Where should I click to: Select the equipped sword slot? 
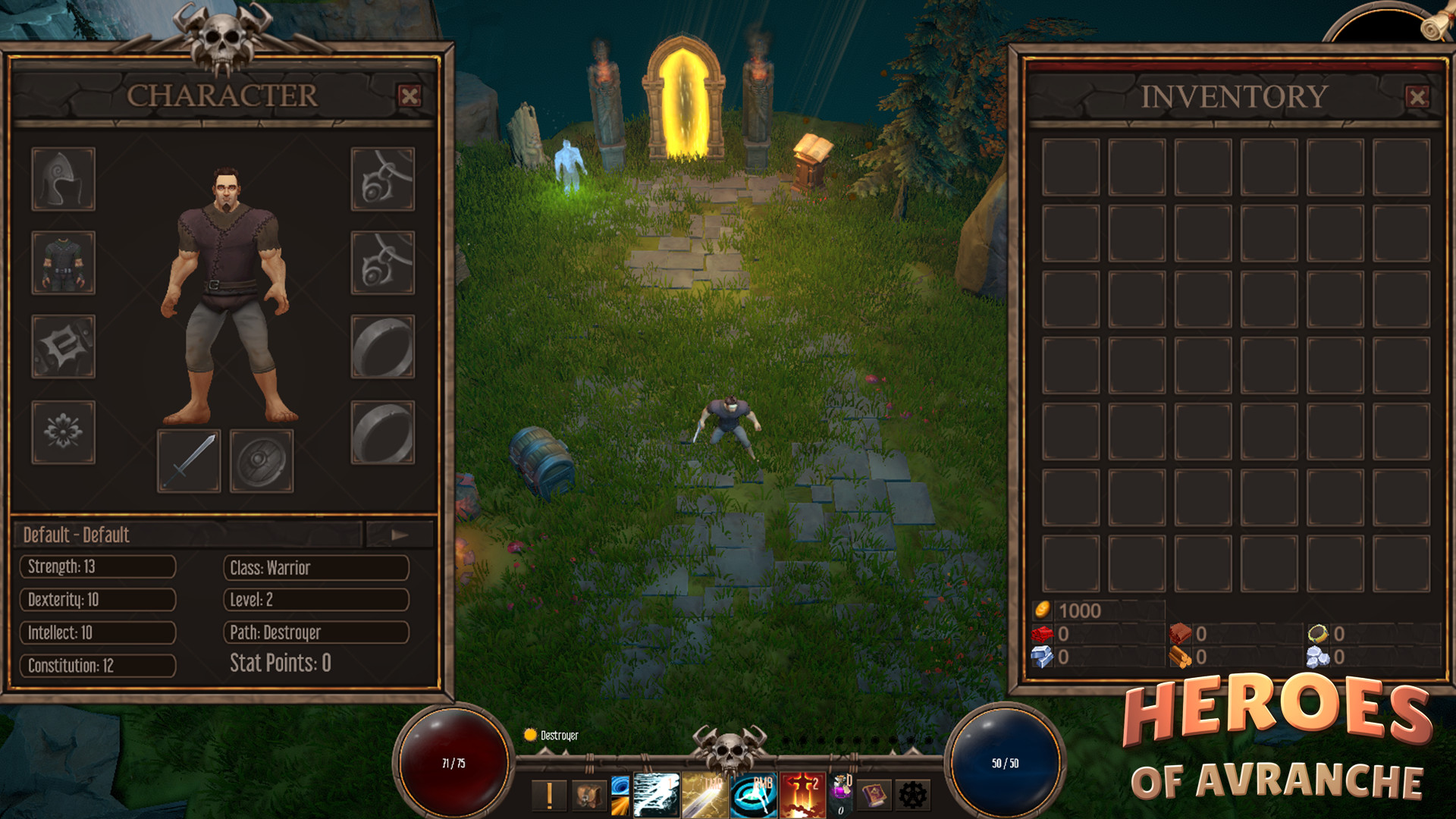click(x=188, y=461)
